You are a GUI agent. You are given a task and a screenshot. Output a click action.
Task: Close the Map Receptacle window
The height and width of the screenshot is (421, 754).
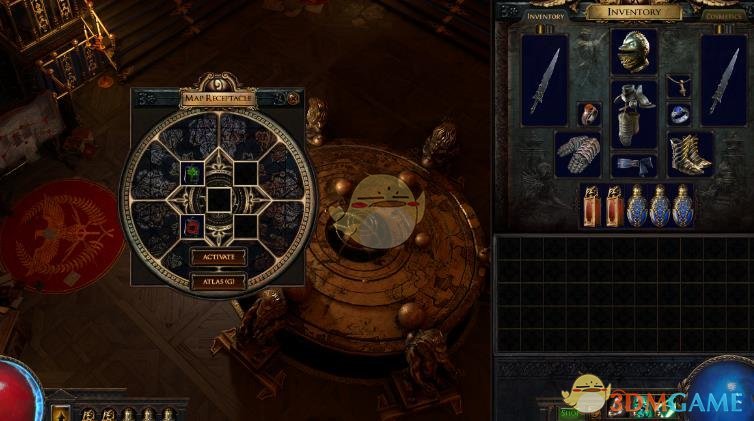(293, 98)
